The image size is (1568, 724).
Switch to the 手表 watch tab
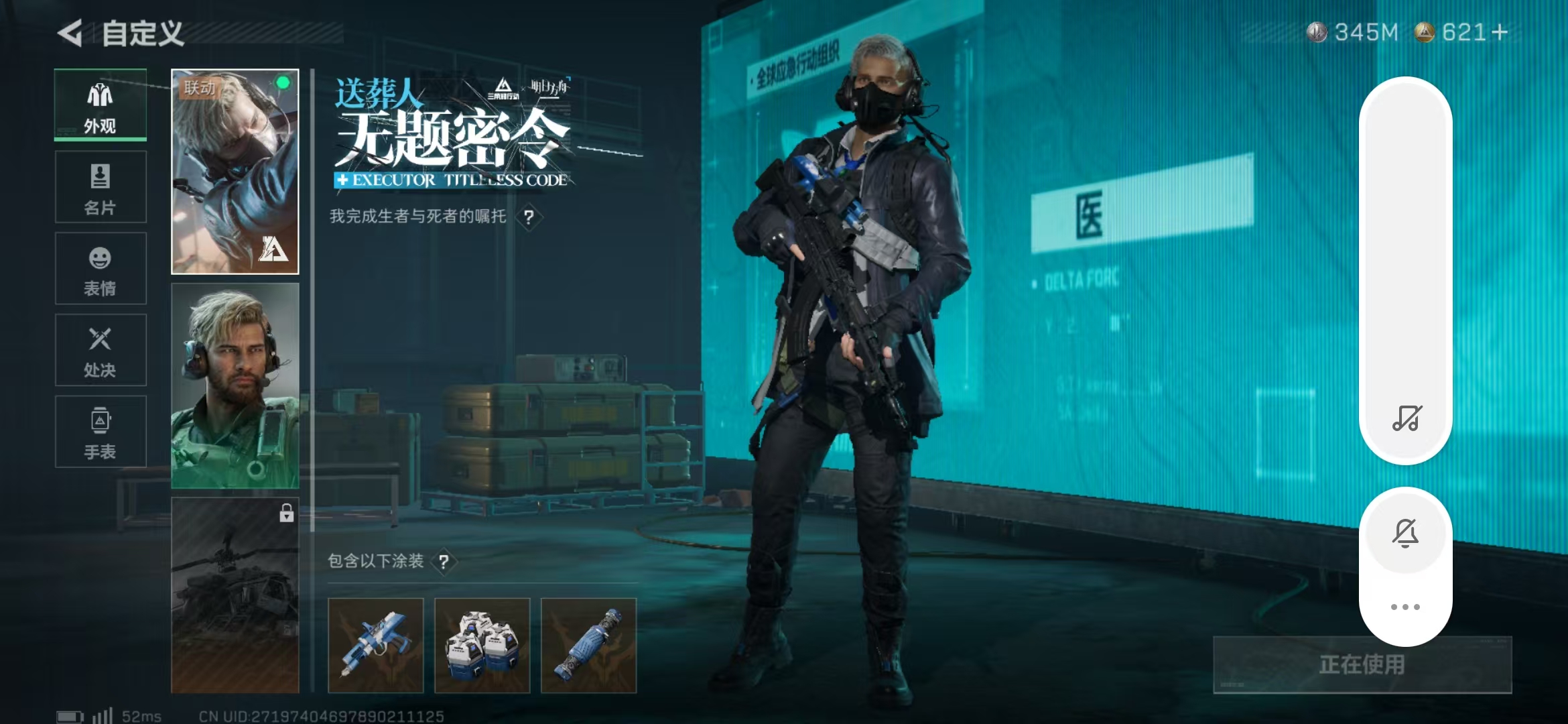(101, 432)
